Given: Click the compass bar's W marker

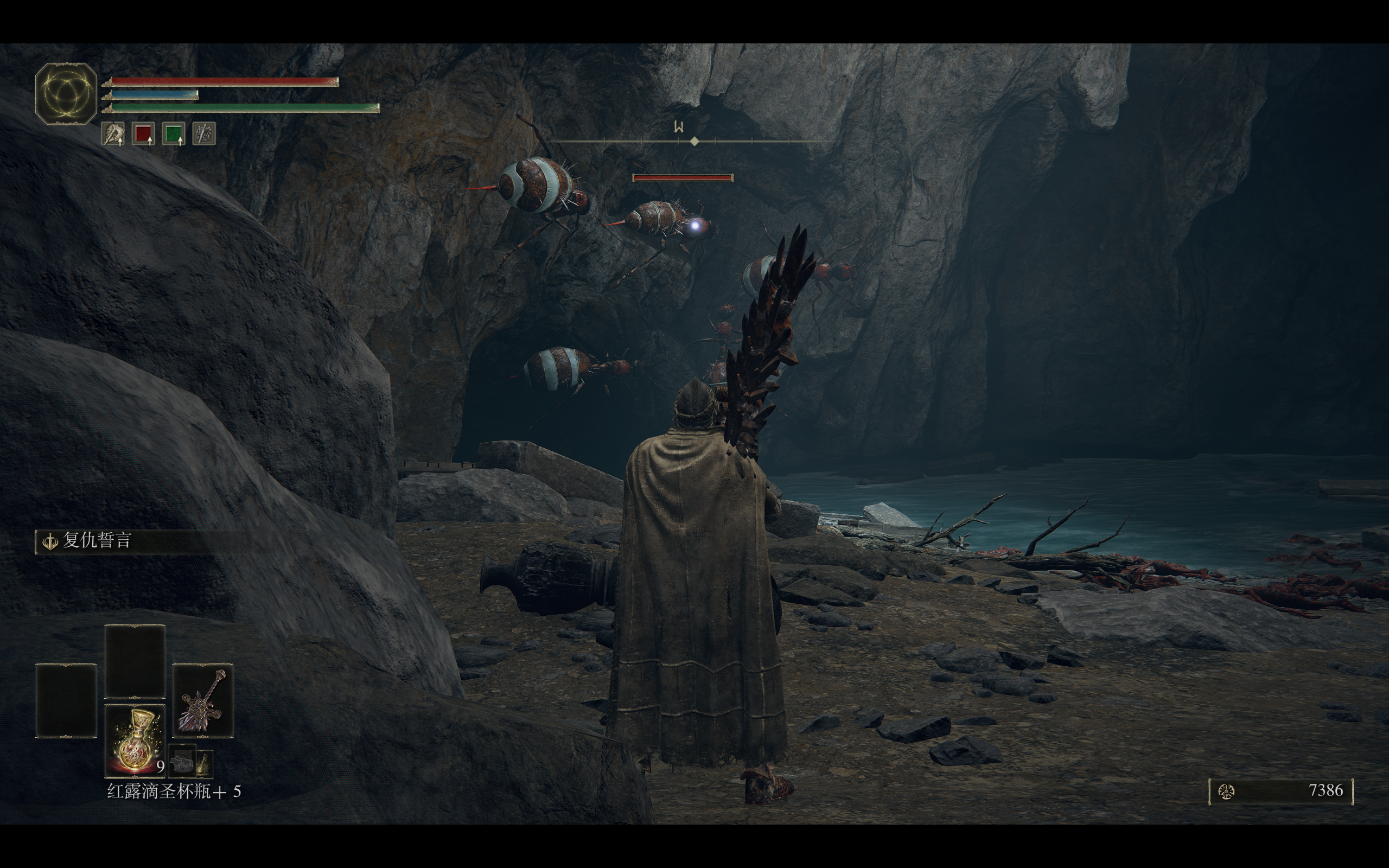Looking at the screenshot, I should coord(679,127).
